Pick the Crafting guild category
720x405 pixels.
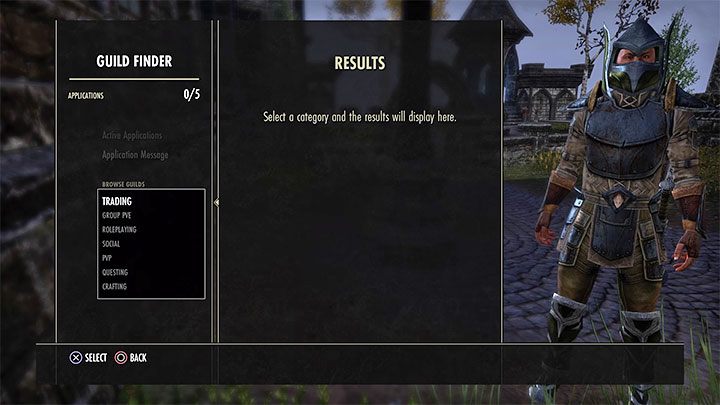[x=114, y=286]
